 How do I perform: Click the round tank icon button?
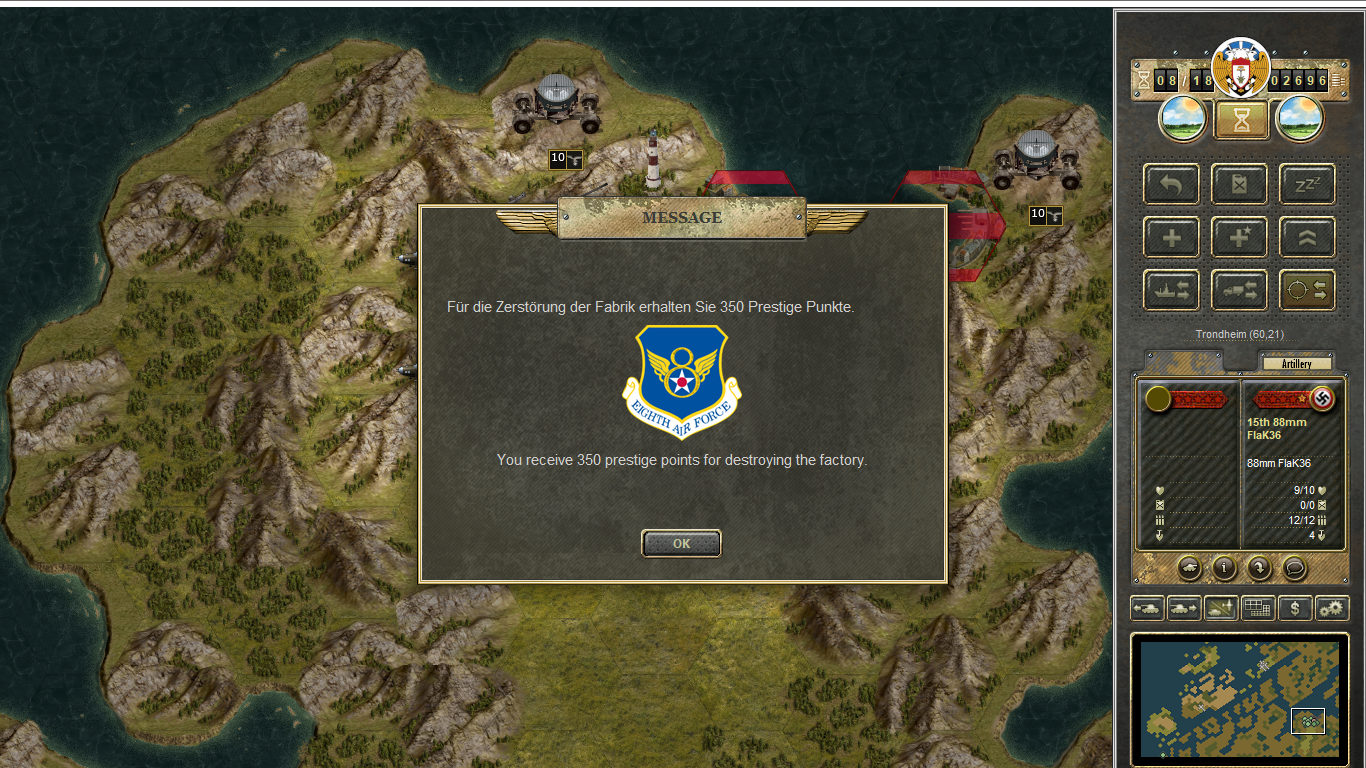(x=1189, y=568)
